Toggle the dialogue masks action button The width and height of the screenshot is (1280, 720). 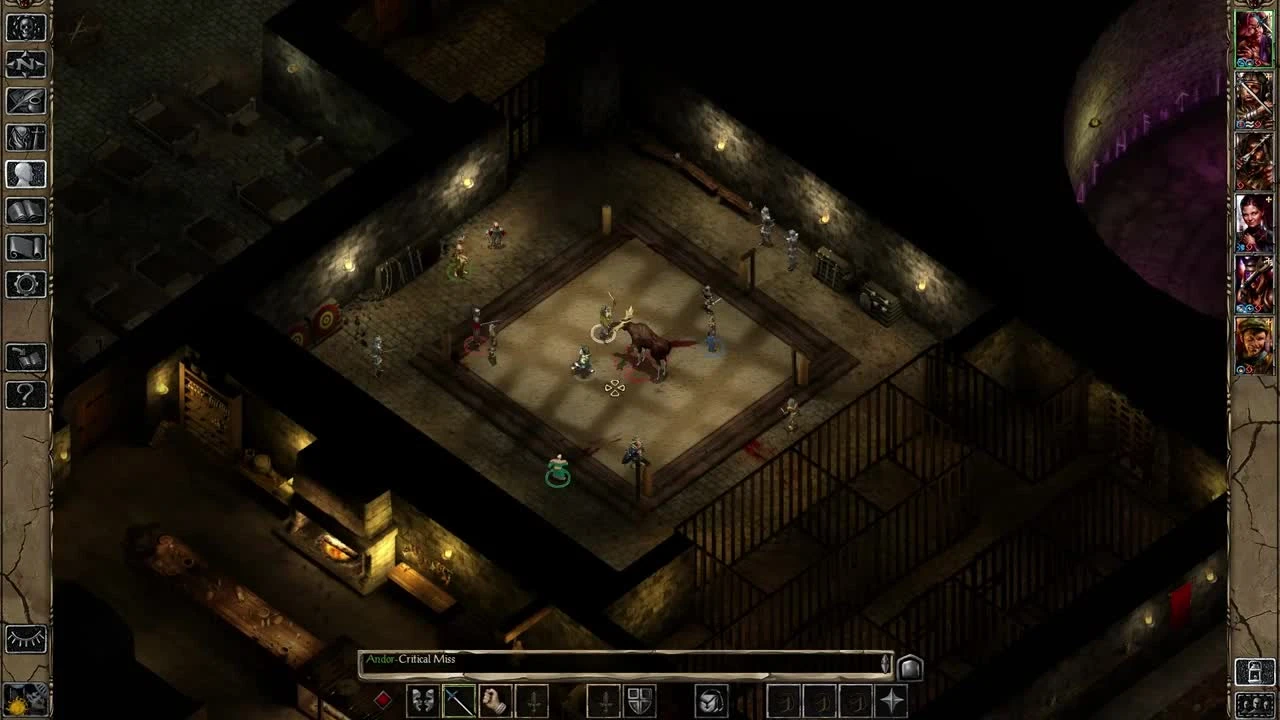point(423,699)
